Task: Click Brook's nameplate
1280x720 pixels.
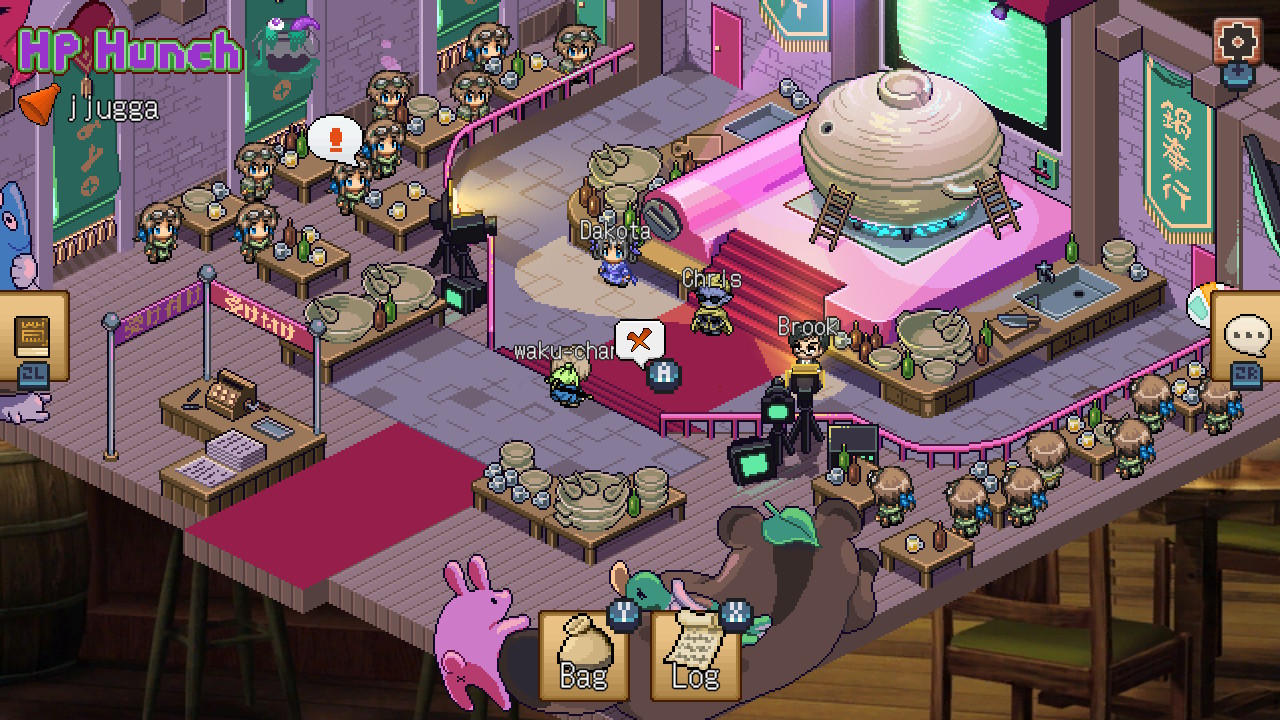Action: coord(806,326)
